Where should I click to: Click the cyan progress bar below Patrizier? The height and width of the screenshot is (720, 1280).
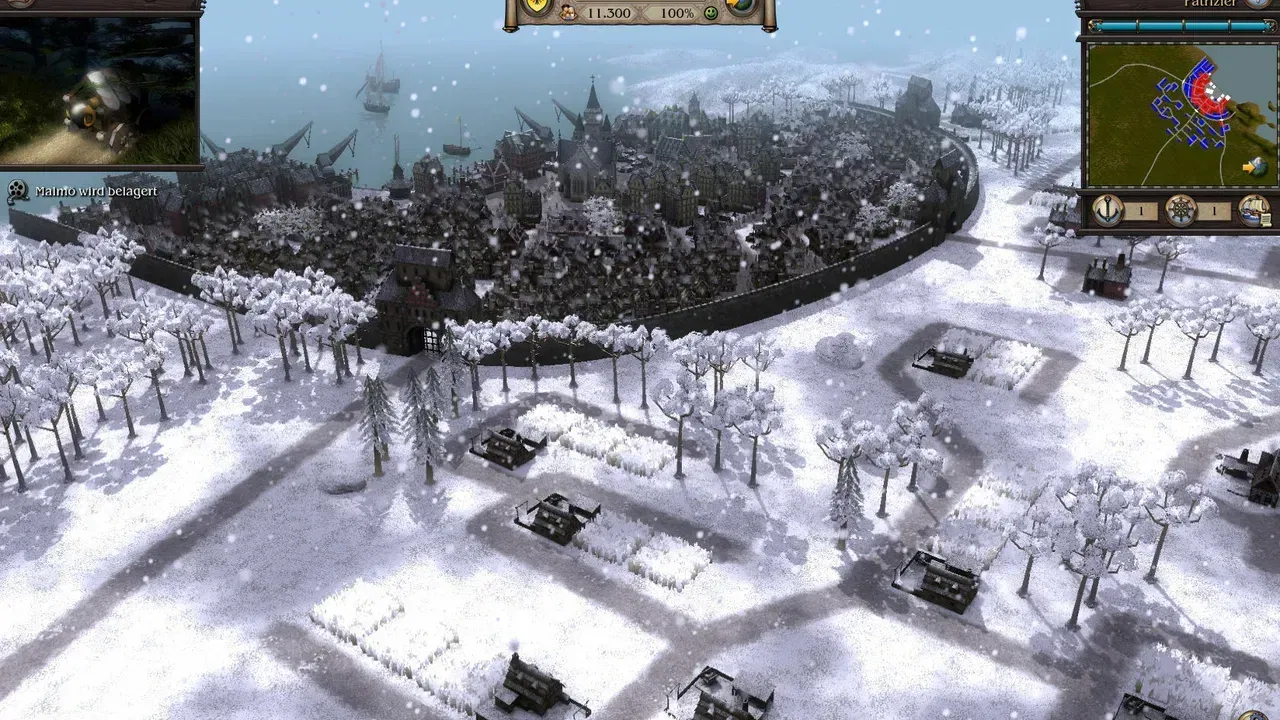(x=1180, y=25)
